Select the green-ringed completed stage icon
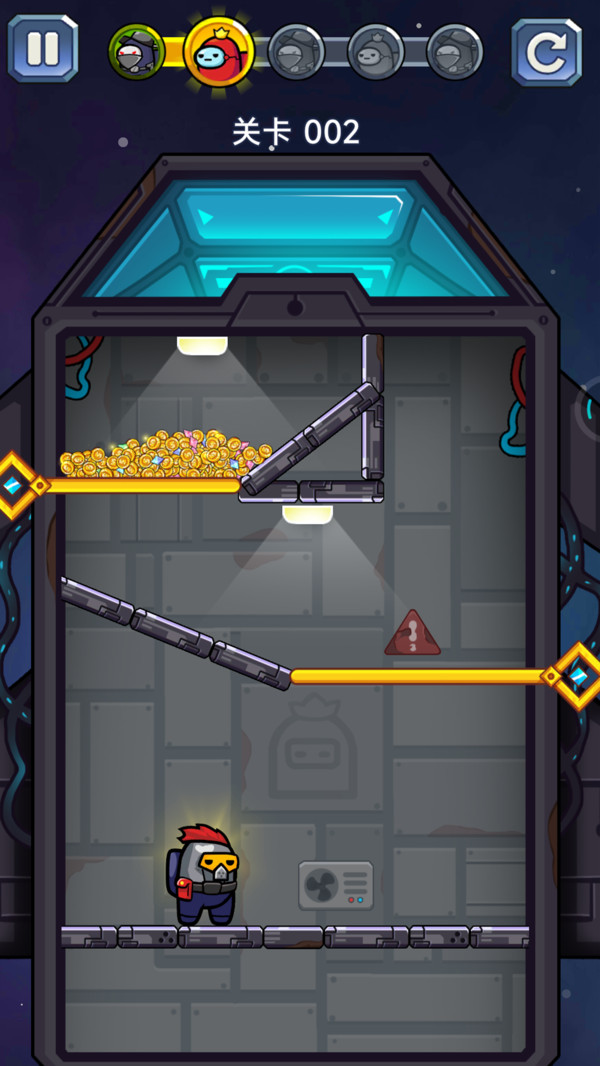Screen dimensions: 600x1066 click(136, 52)
